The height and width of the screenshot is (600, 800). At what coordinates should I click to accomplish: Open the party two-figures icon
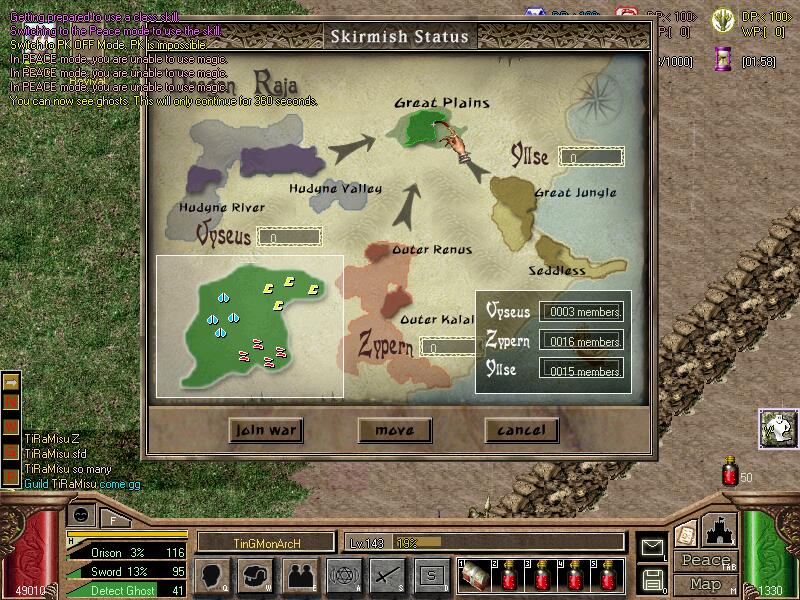point(299,575)
